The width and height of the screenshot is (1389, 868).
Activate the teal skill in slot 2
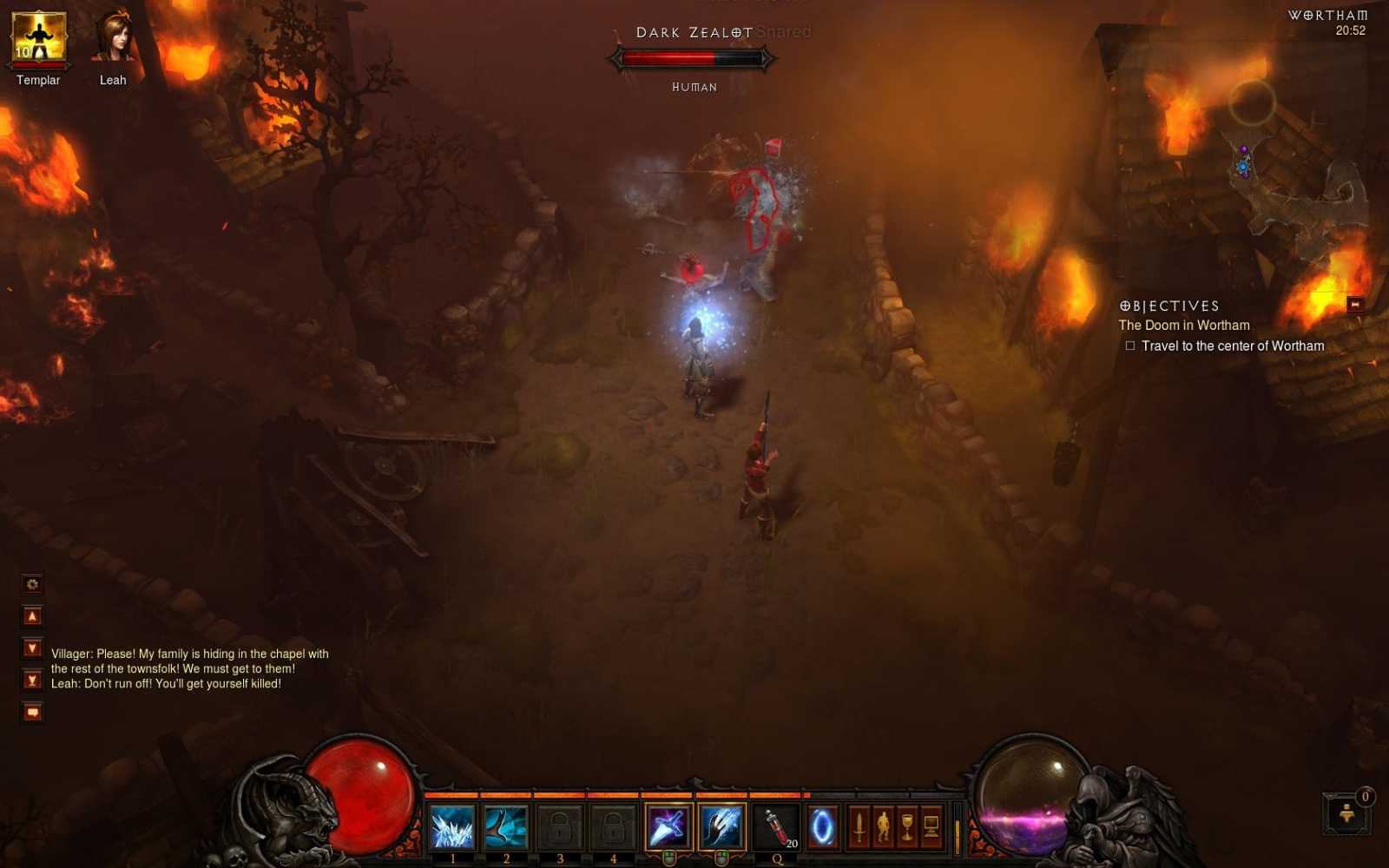tap(505, 827)
